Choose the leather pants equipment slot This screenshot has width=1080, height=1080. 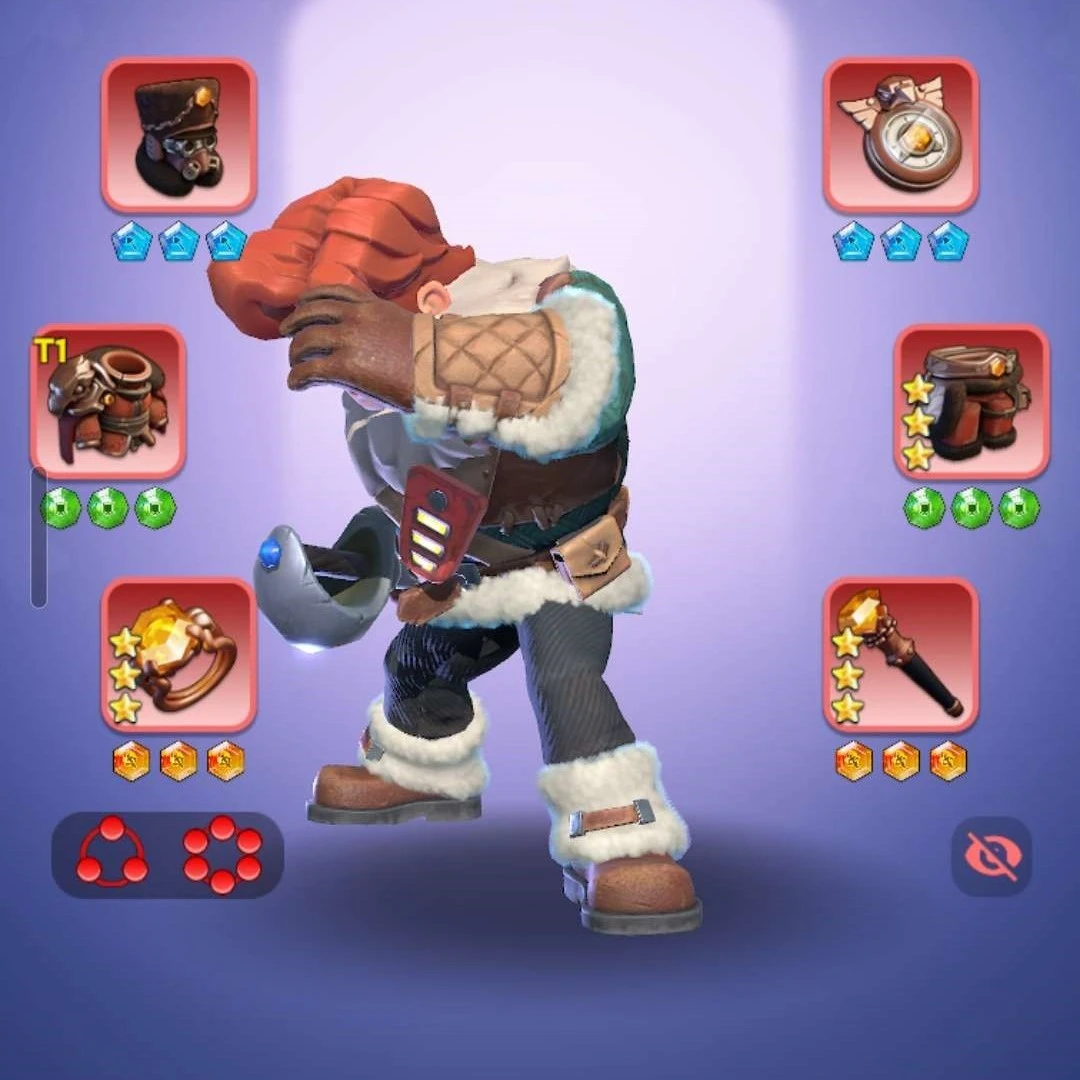pos(971,401)
